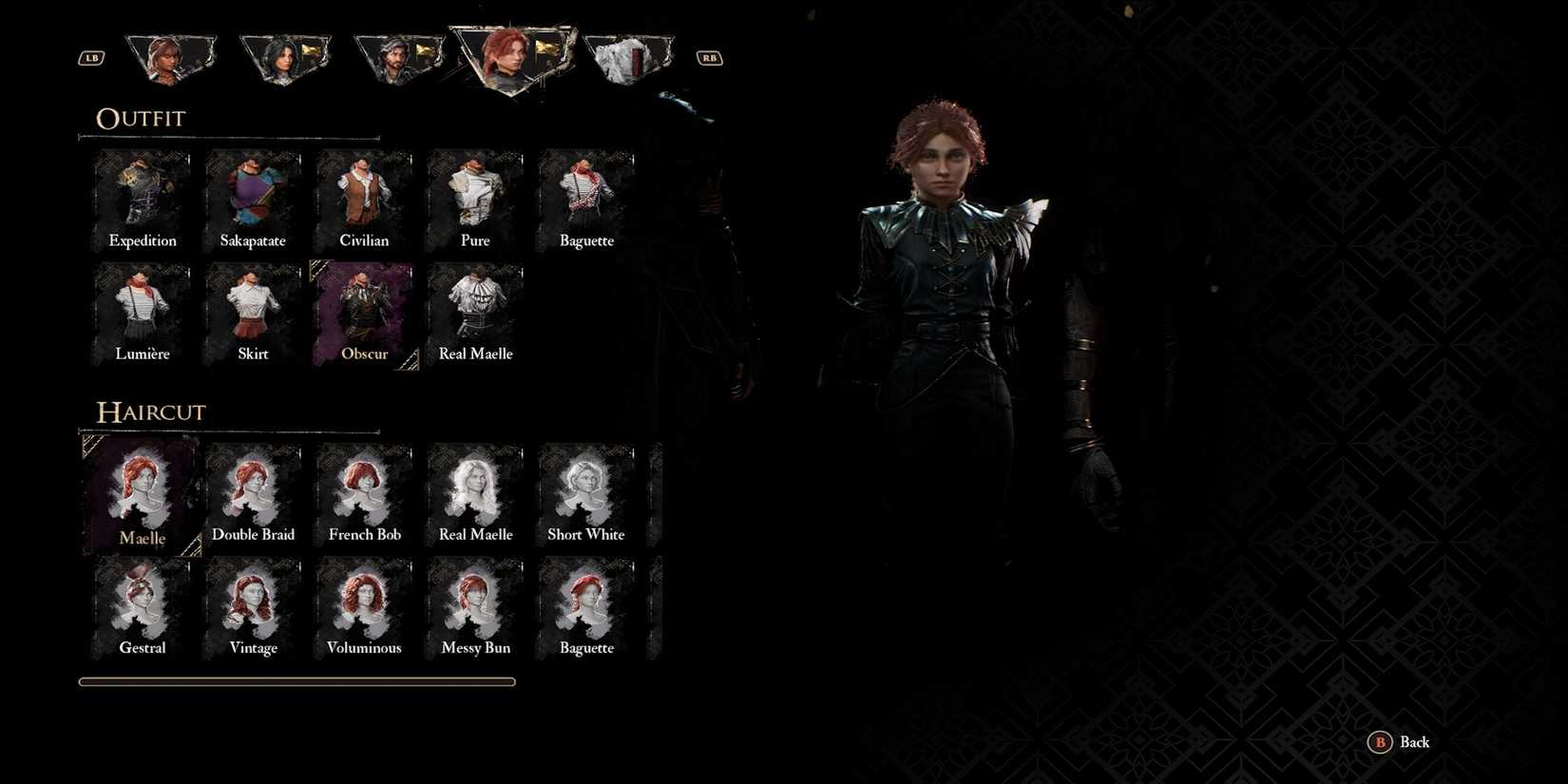This screenshot has height=784, width=1568.
Task: Click the LB shoulder button prompt
Action: tap(90, 57)
